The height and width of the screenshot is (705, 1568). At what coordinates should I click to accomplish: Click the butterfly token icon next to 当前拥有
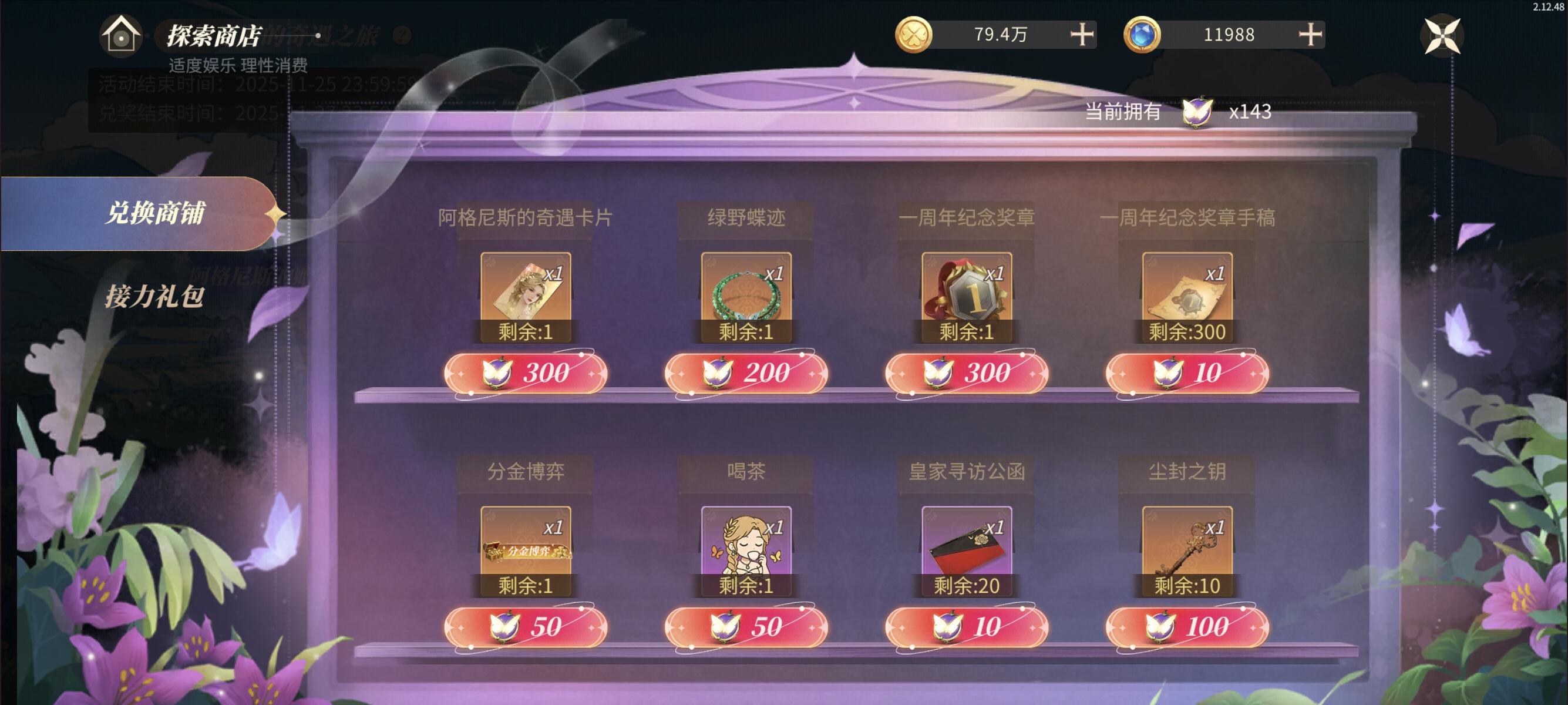click(1196, 112)
